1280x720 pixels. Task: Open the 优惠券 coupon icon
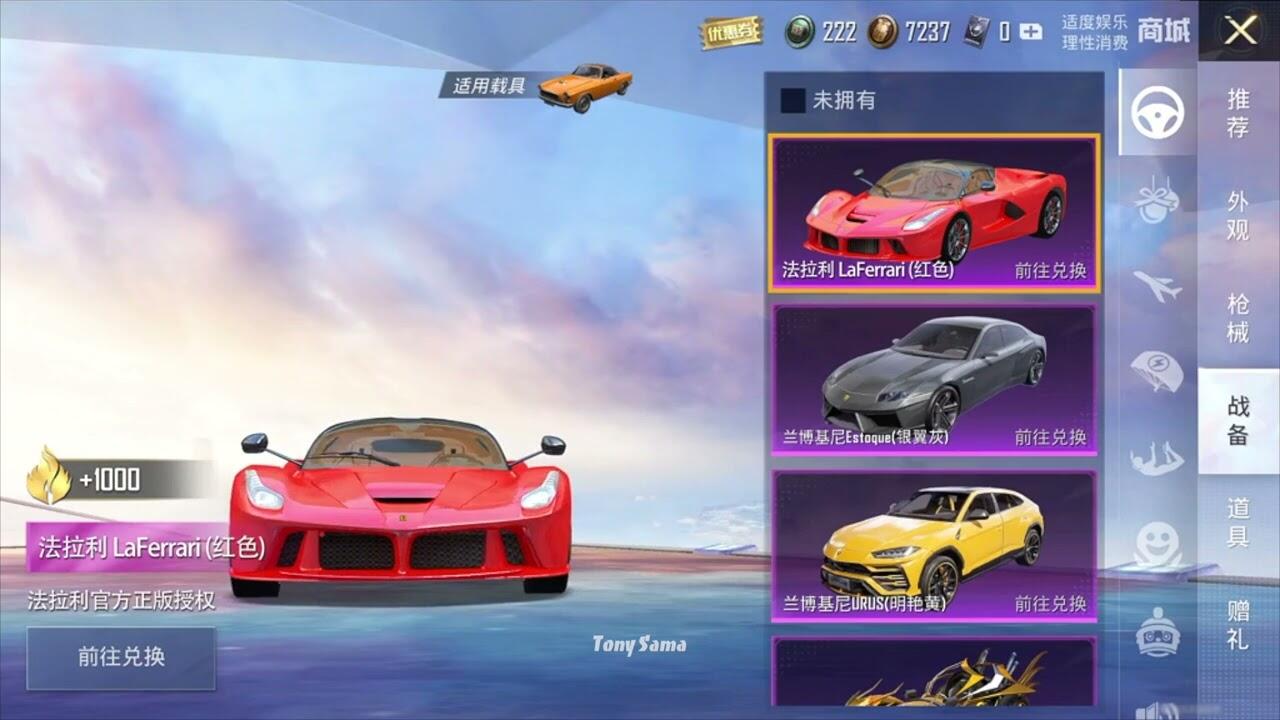(730, 32)
